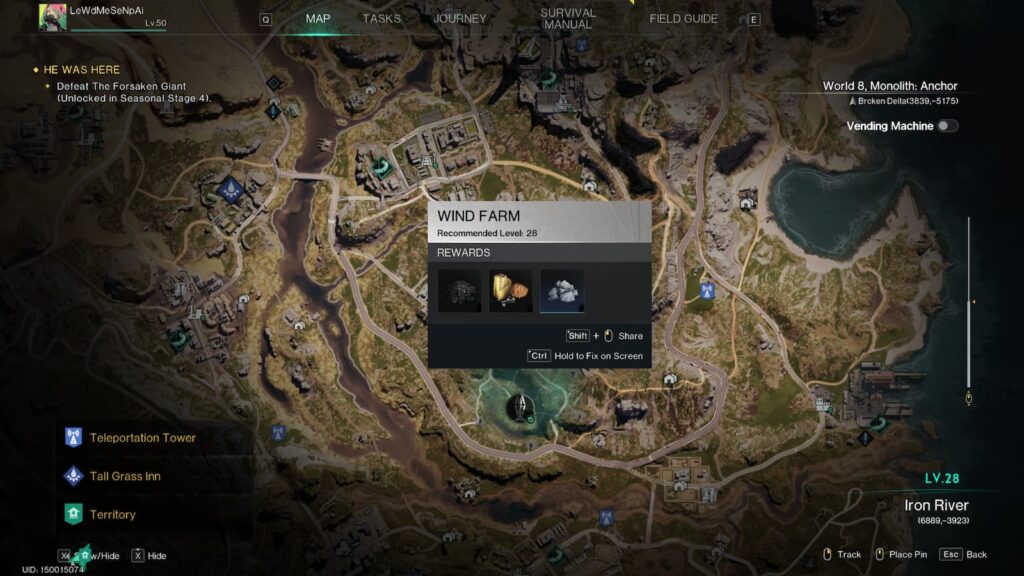
Task: Select the Map tab
Action: click(x=318, y=19)
